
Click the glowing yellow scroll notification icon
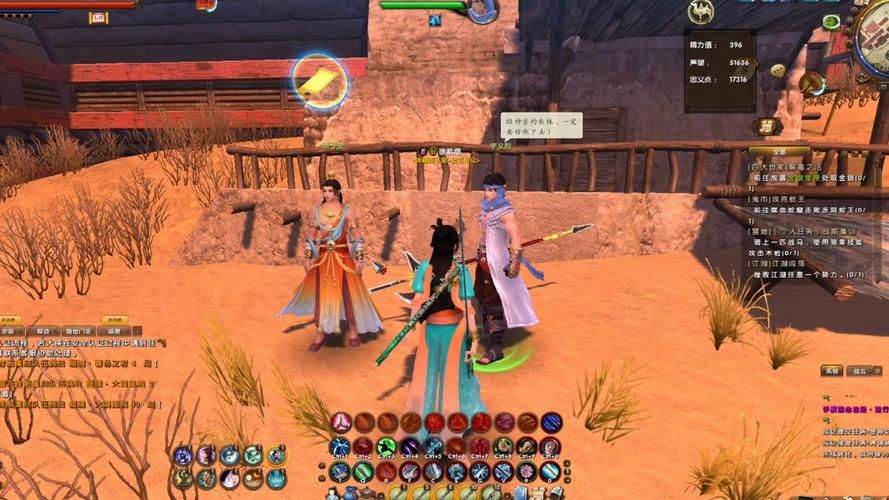[320, 82]
